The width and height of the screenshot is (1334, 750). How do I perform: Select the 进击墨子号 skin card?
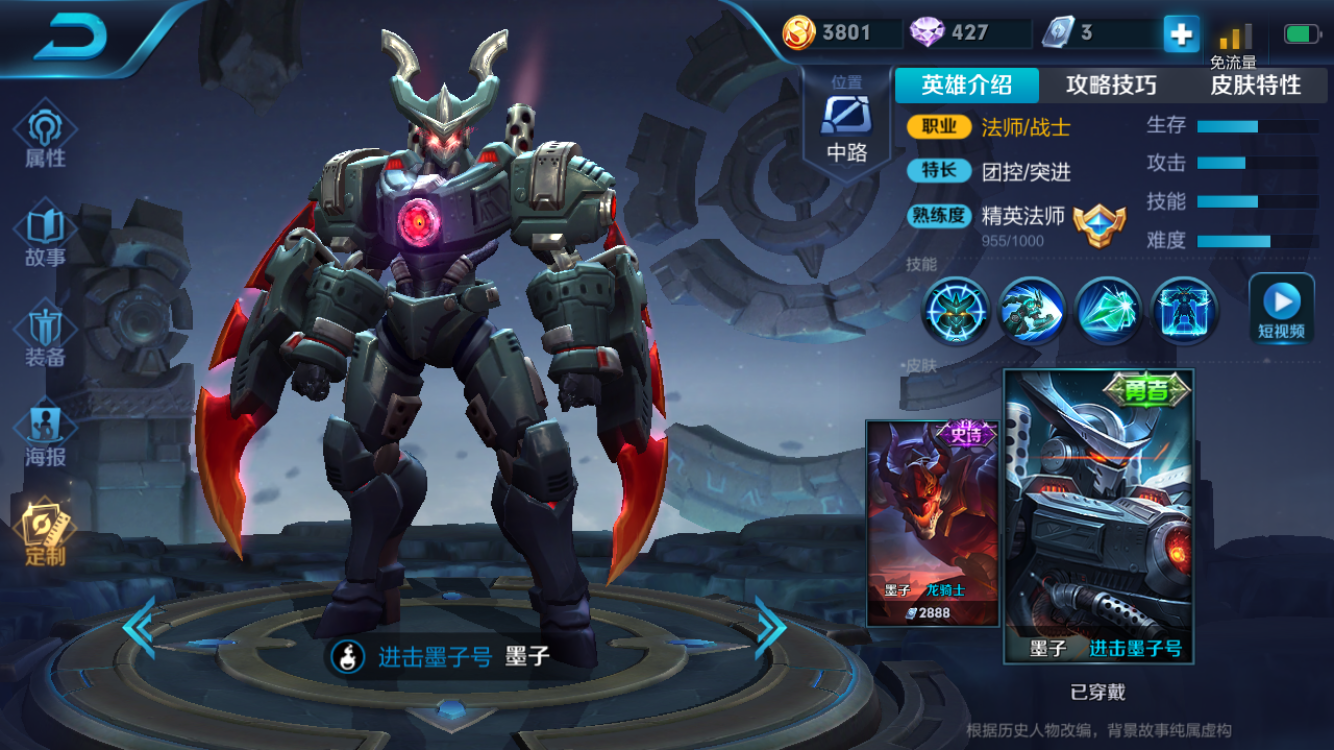pyautogui.click(x=1098, y=515)
